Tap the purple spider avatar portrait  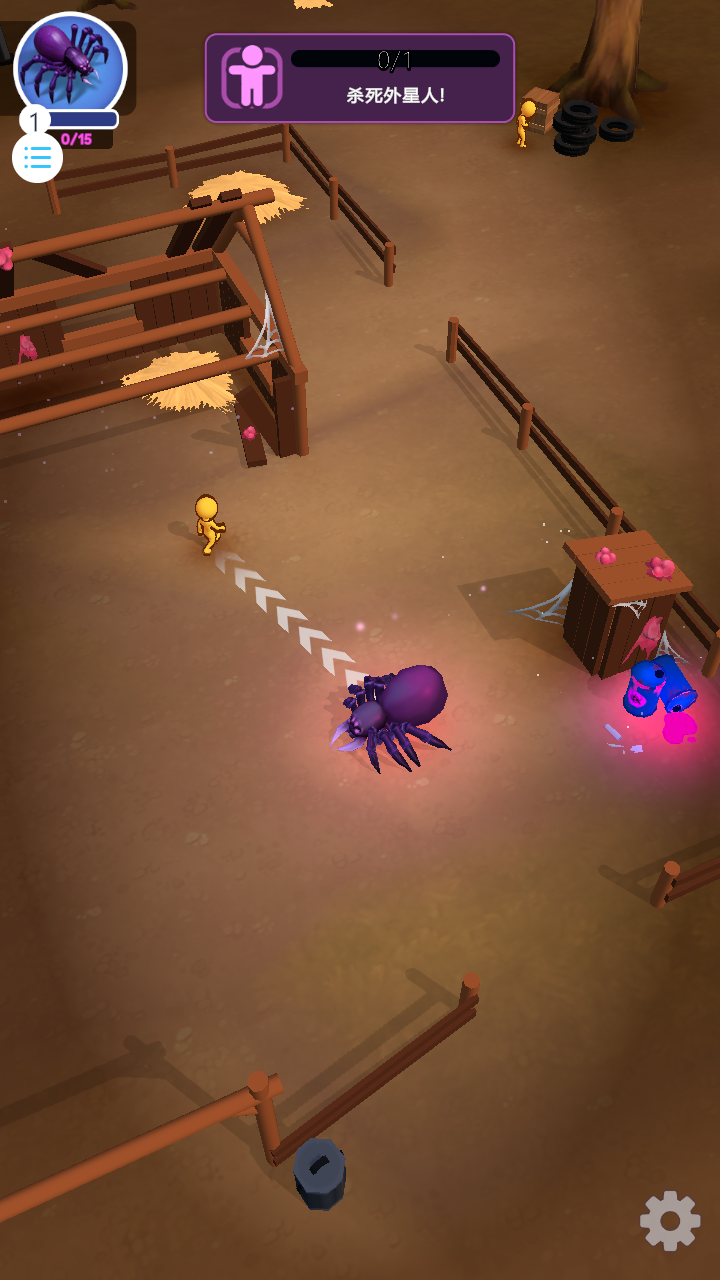click(70, 63)
